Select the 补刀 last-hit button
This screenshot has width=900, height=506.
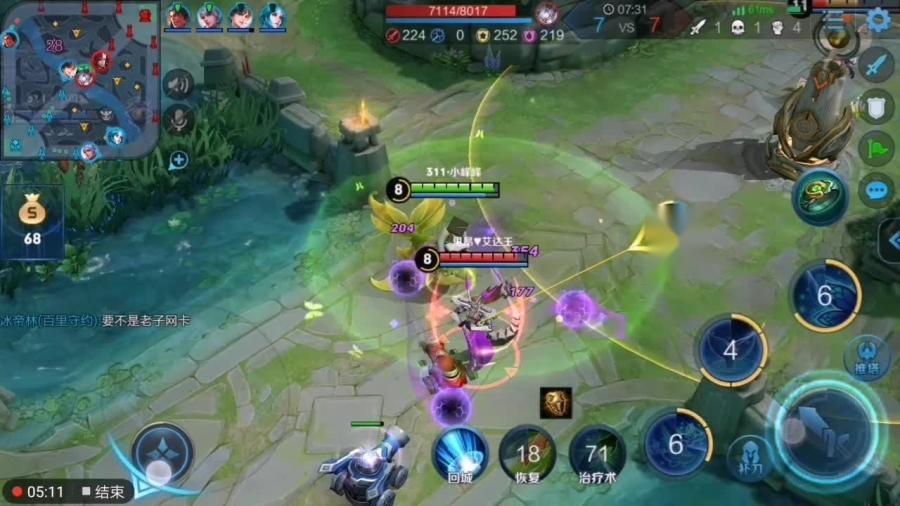[x=744, y=455]
